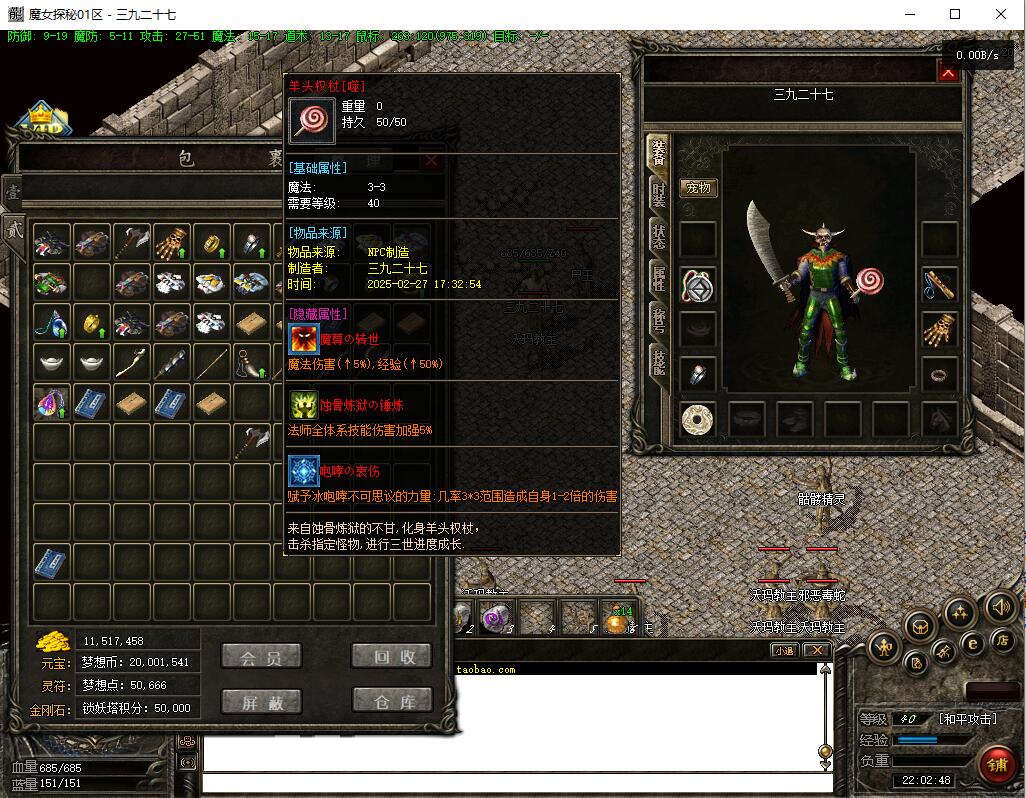This screenshot has width=1026, height=798.
Task: Show the 属性 attributes tab
Action: pos(658,279)
